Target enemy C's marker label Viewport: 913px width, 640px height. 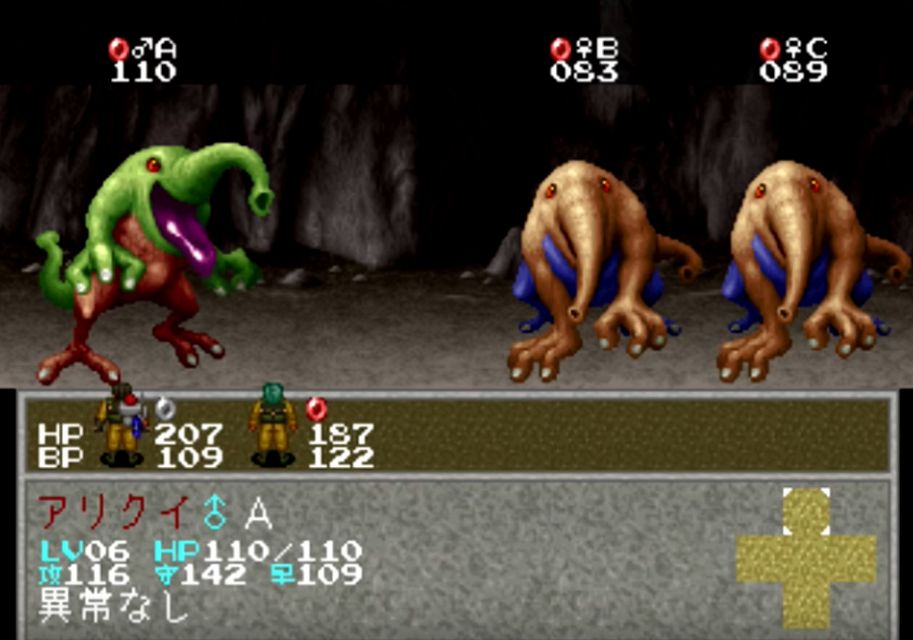[793, 59]
